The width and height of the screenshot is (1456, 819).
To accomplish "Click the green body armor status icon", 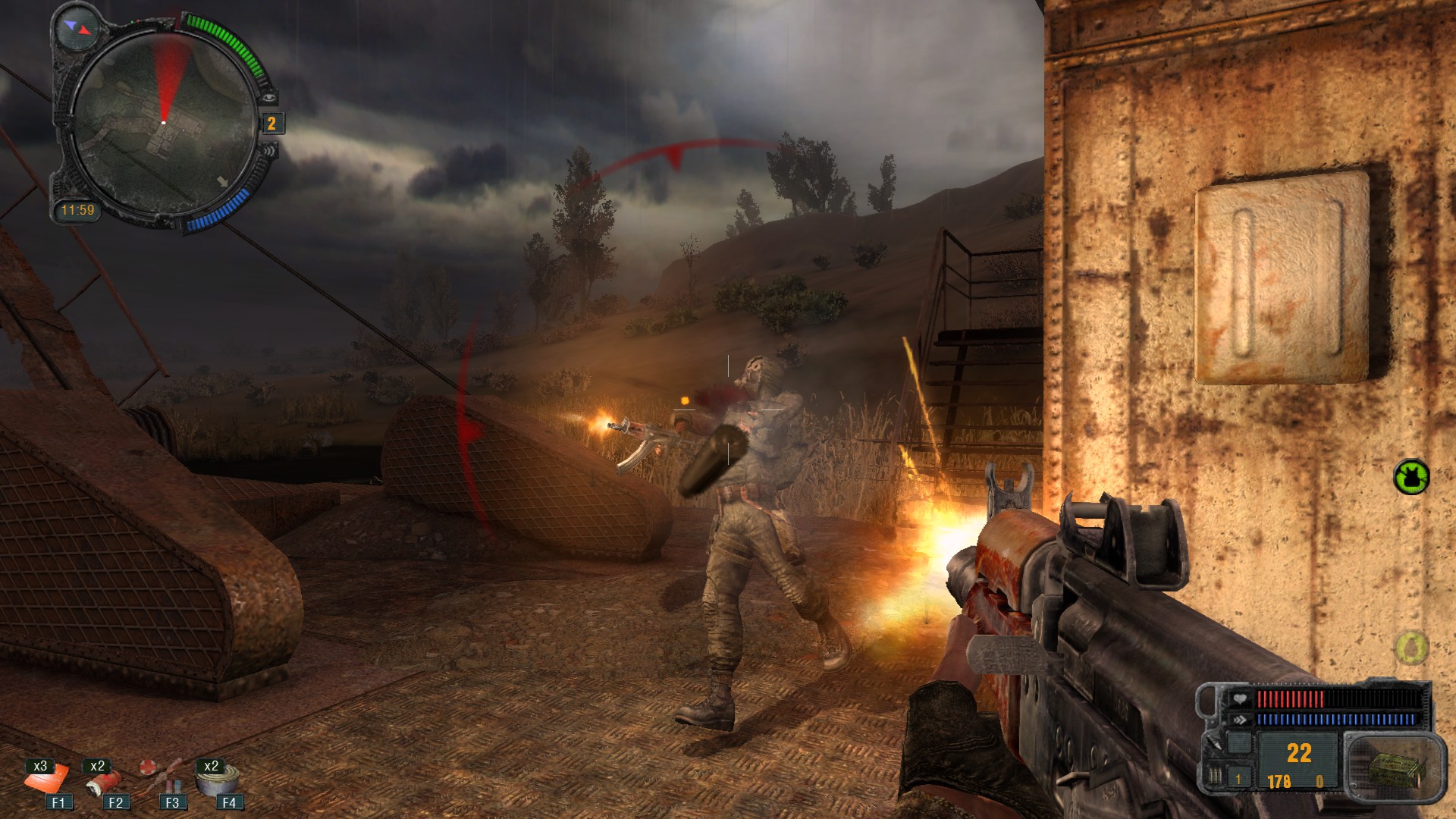I will point(1411,477).
